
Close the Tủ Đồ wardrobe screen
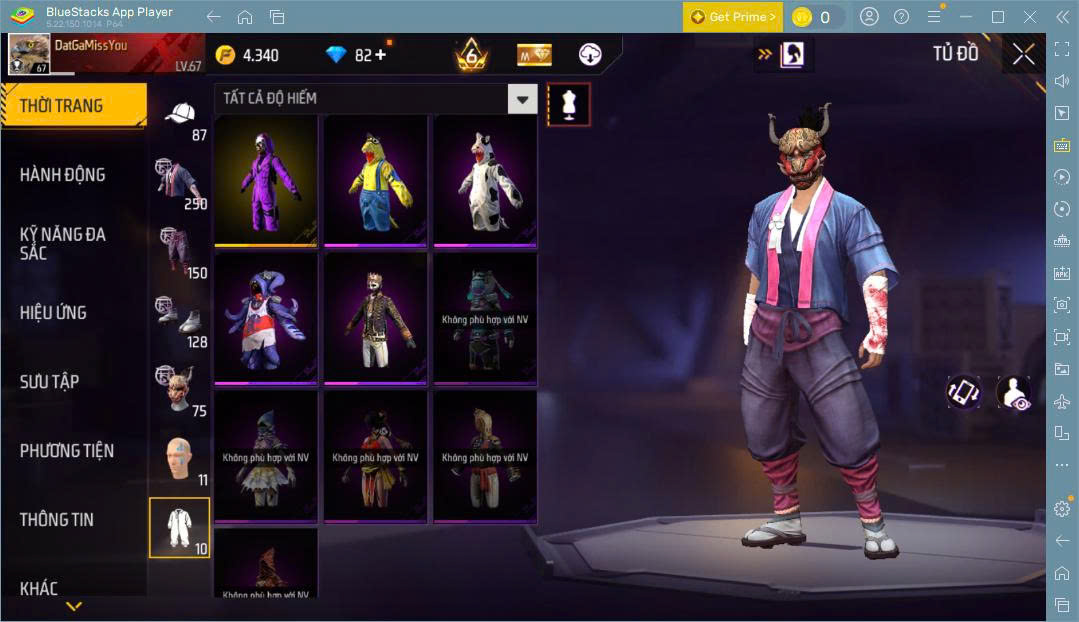(x=1023, y=54)
